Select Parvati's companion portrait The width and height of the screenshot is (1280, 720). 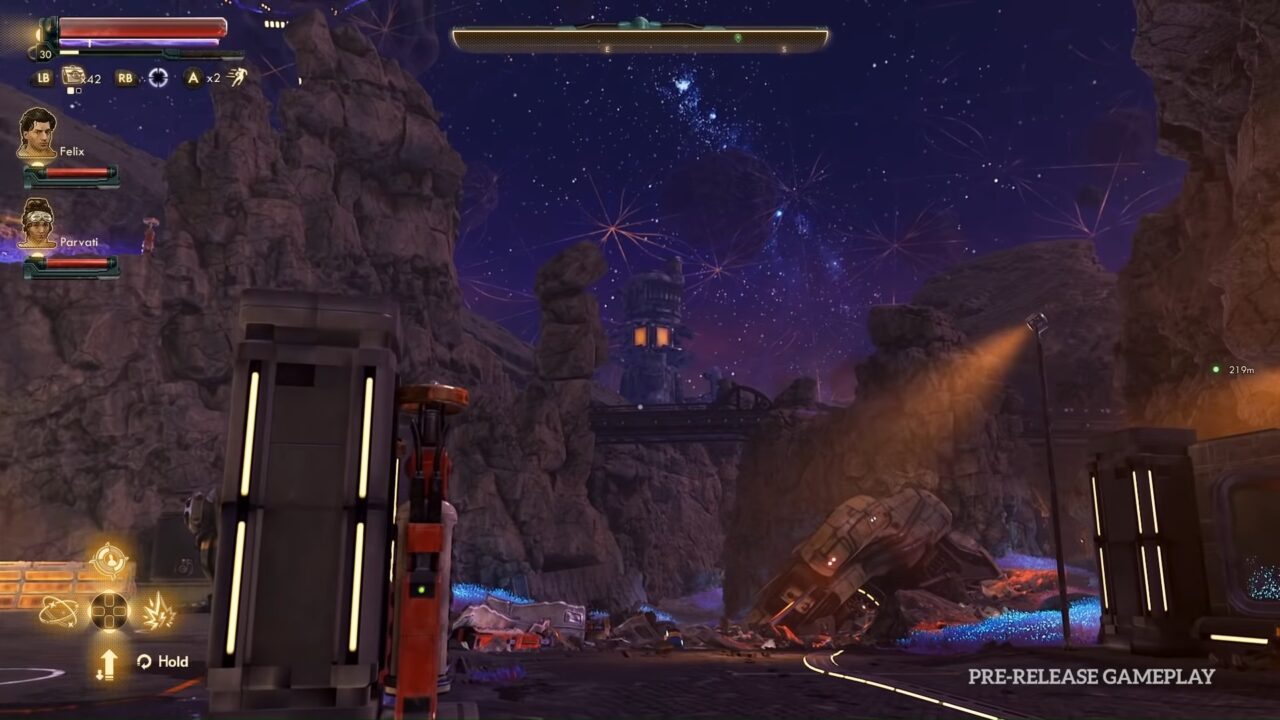(x=37, y=224)
